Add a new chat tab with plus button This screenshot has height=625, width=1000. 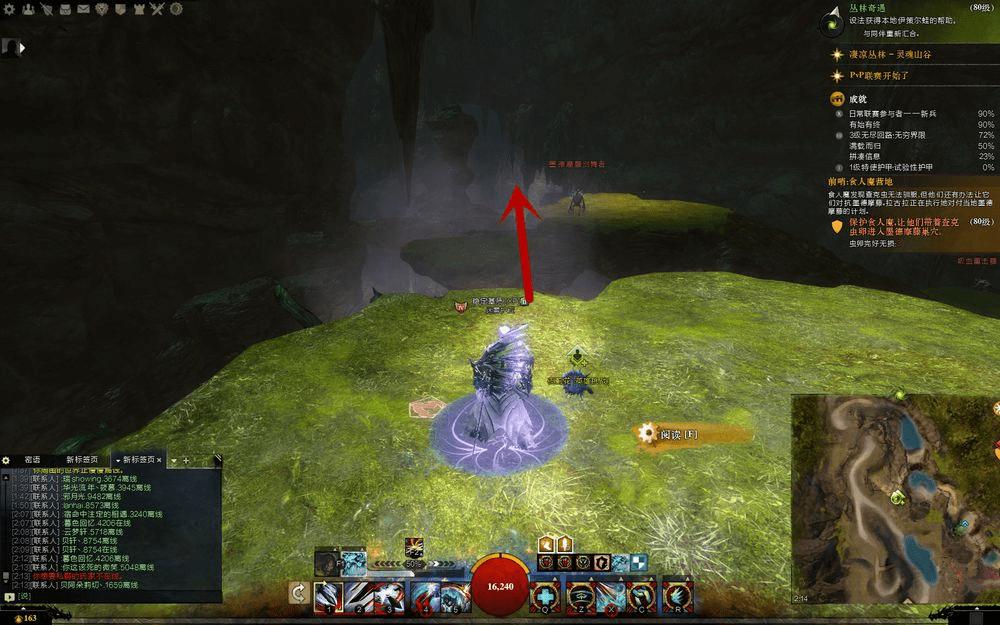coord(185,460)
